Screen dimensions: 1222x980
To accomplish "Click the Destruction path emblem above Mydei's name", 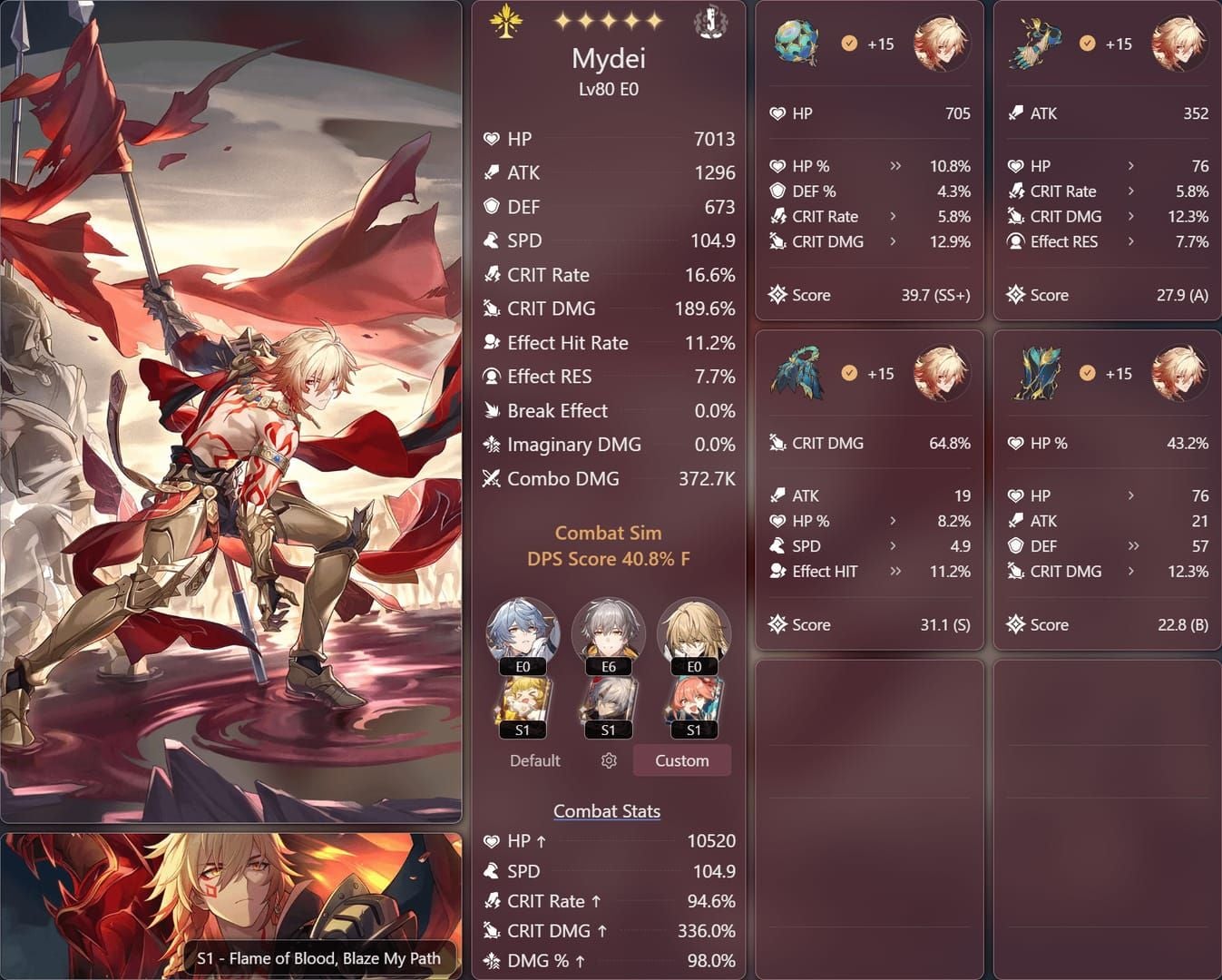I will click(506, 23).
